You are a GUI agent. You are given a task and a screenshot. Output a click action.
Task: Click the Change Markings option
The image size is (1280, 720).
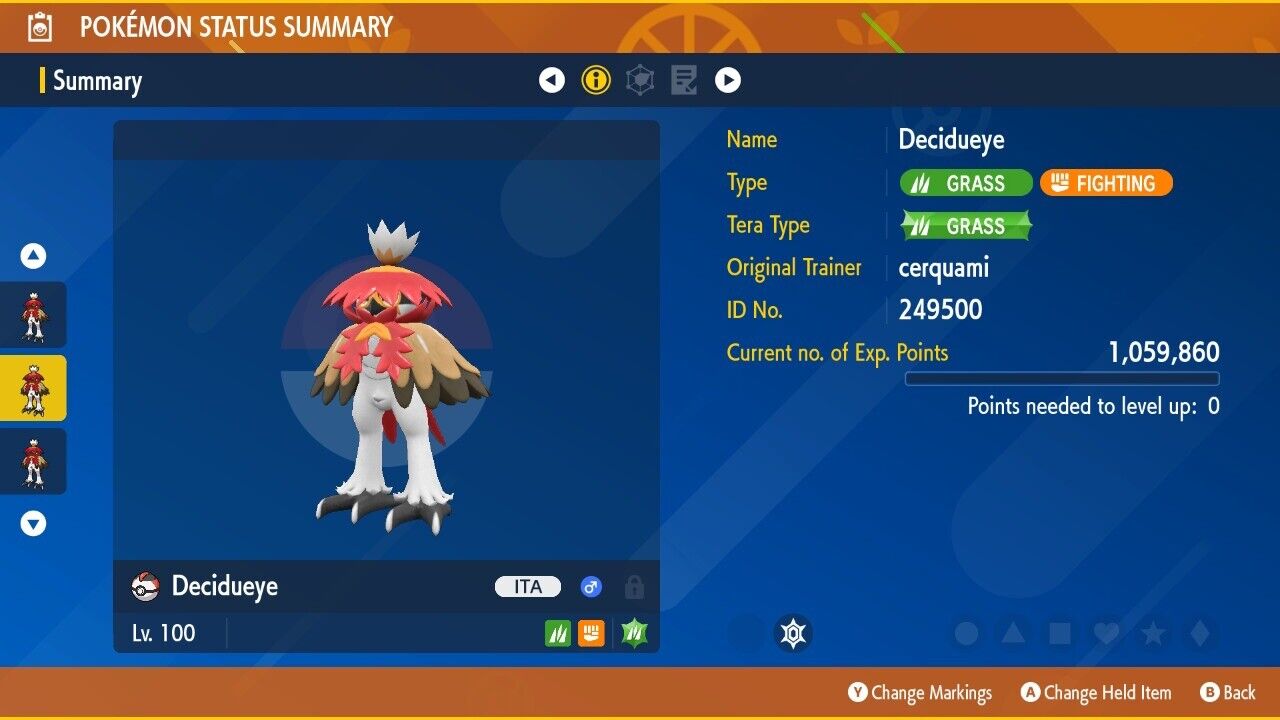(921, 693)
